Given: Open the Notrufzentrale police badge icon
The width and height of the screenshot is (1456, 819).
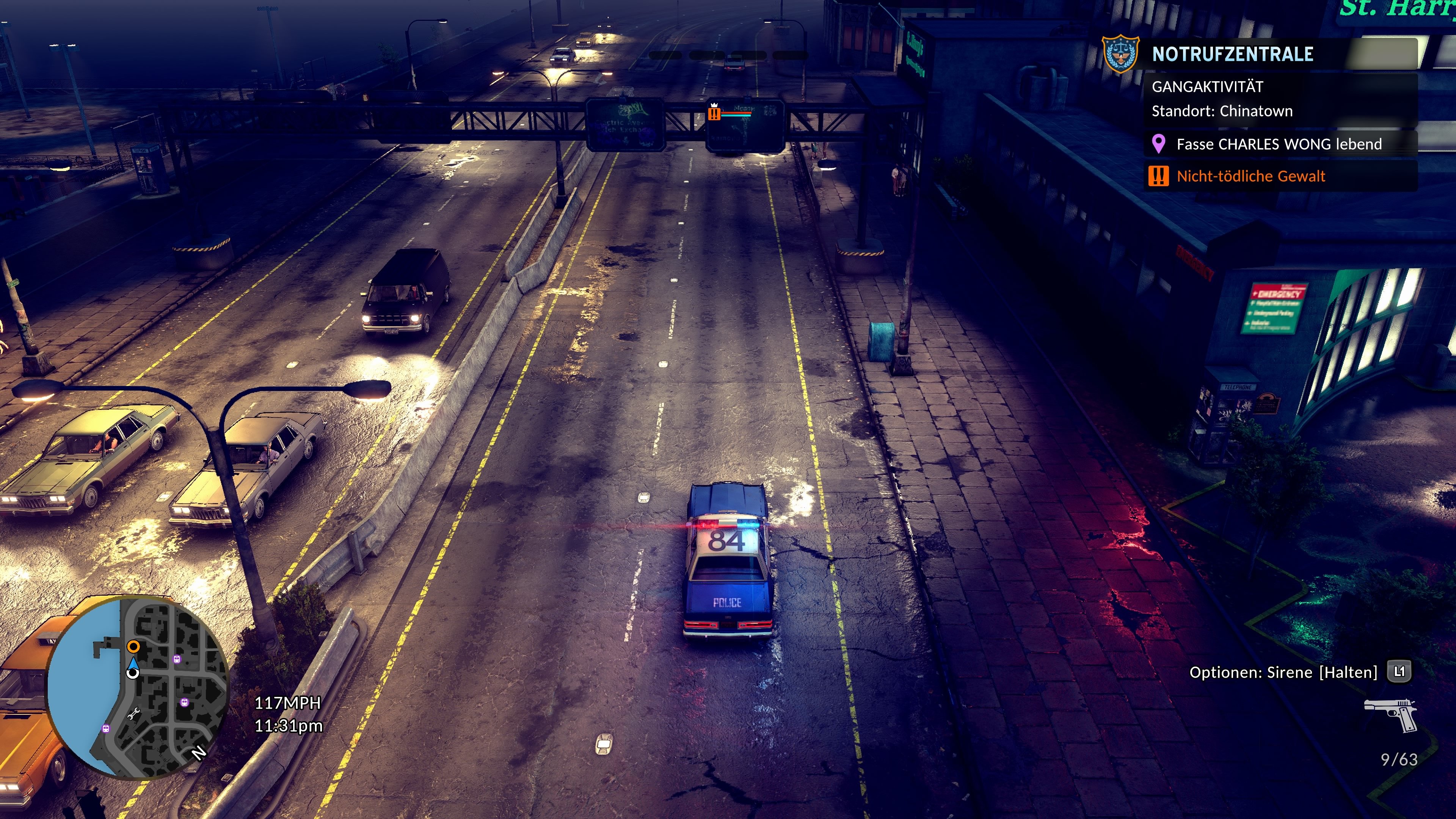Looking at the screenshot, I should (1121, 54).
